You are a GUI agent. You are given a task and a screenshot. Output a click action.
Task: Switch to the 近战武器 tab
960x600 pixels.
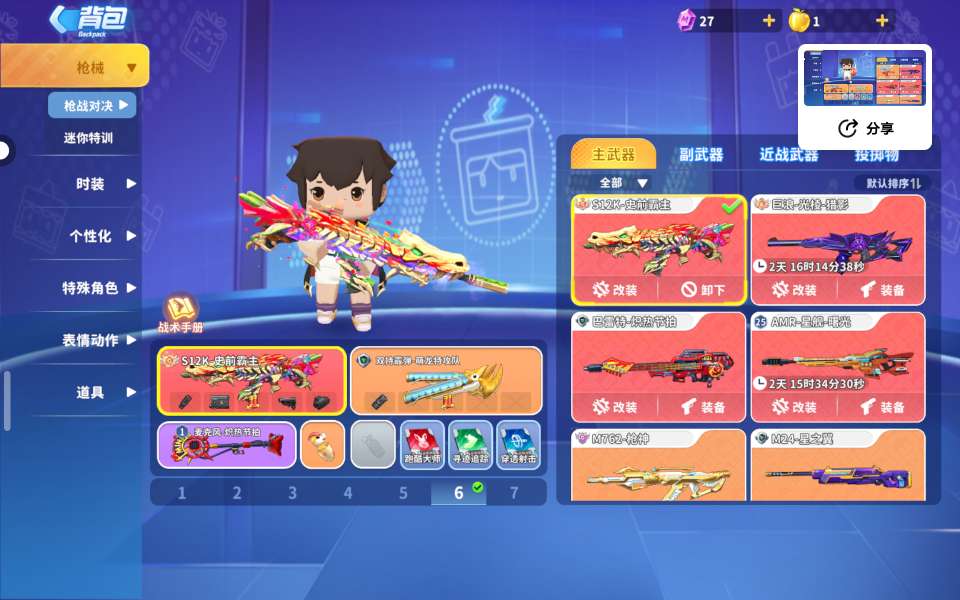[788, 155]
